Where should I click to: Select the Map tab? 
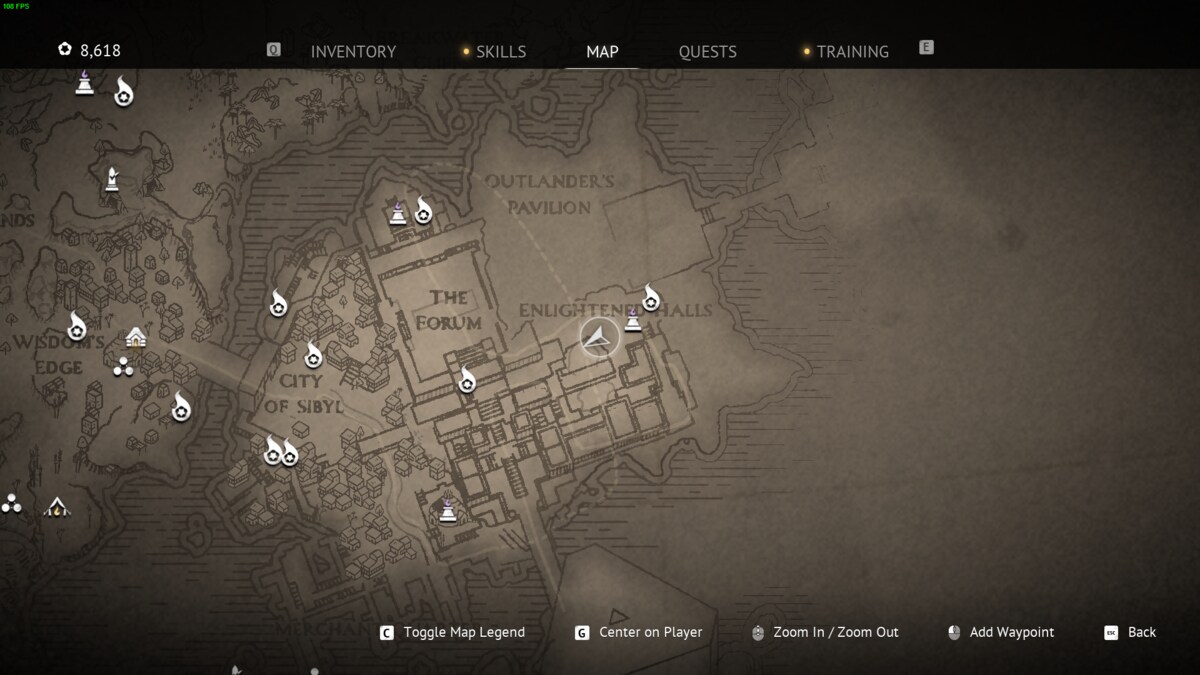(x=602, y=52)
